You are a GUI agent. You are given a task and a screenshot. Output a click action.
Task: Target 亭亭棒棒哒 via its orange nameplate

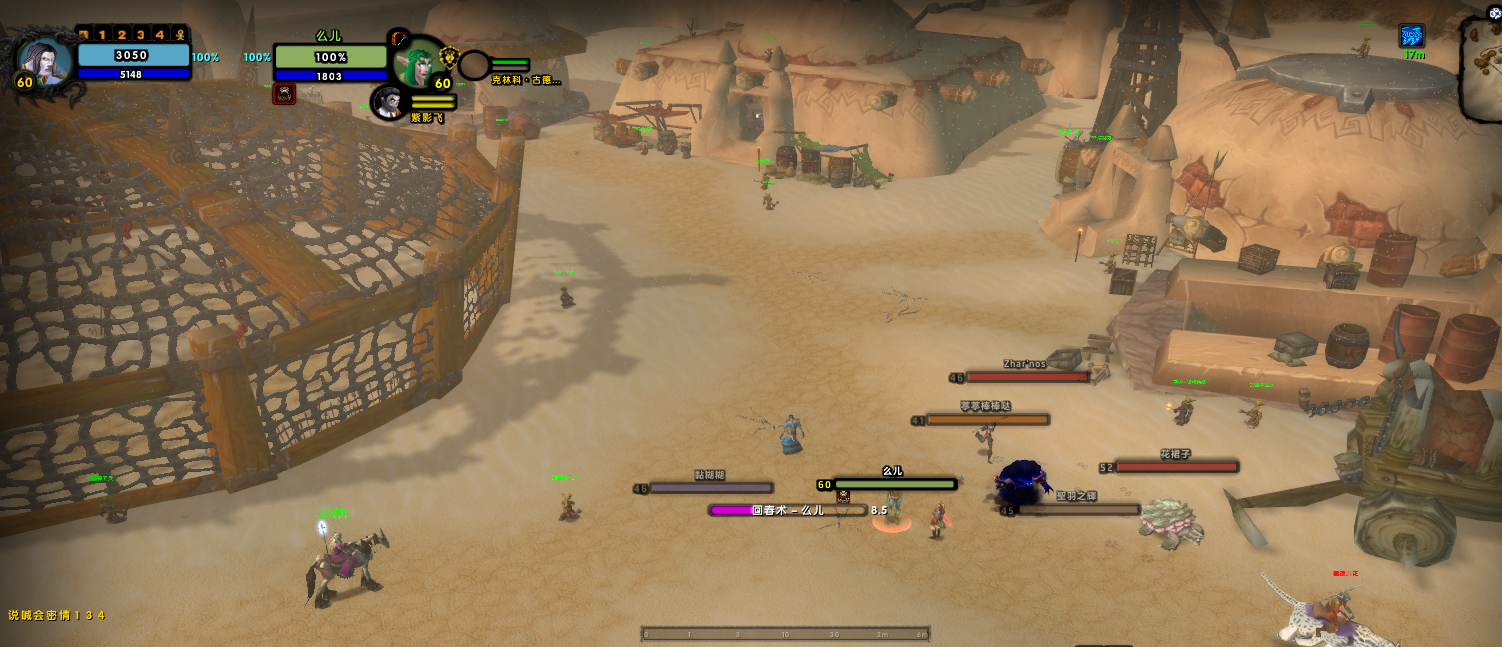click(x=987, y=420)
